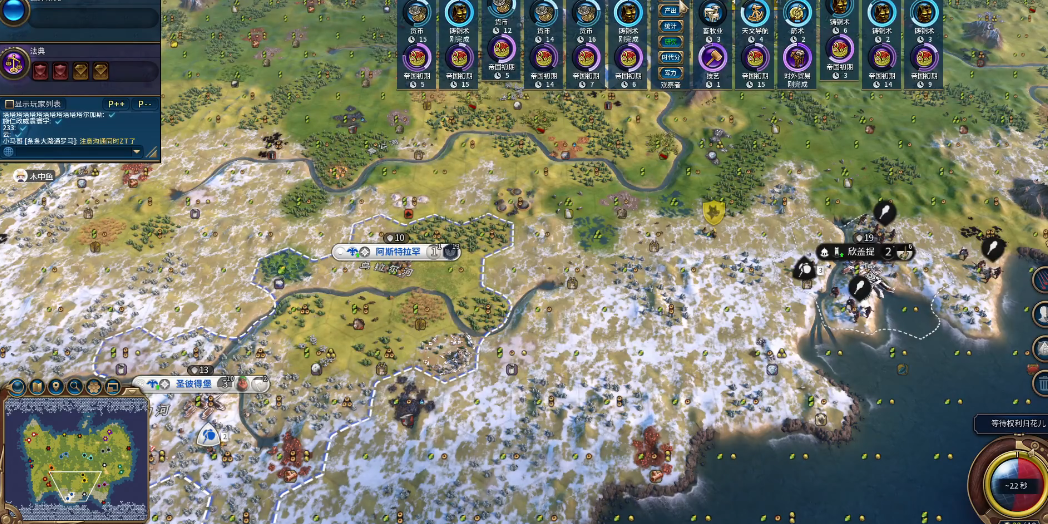Click the P-- button in chat panel

click(146, 103)
